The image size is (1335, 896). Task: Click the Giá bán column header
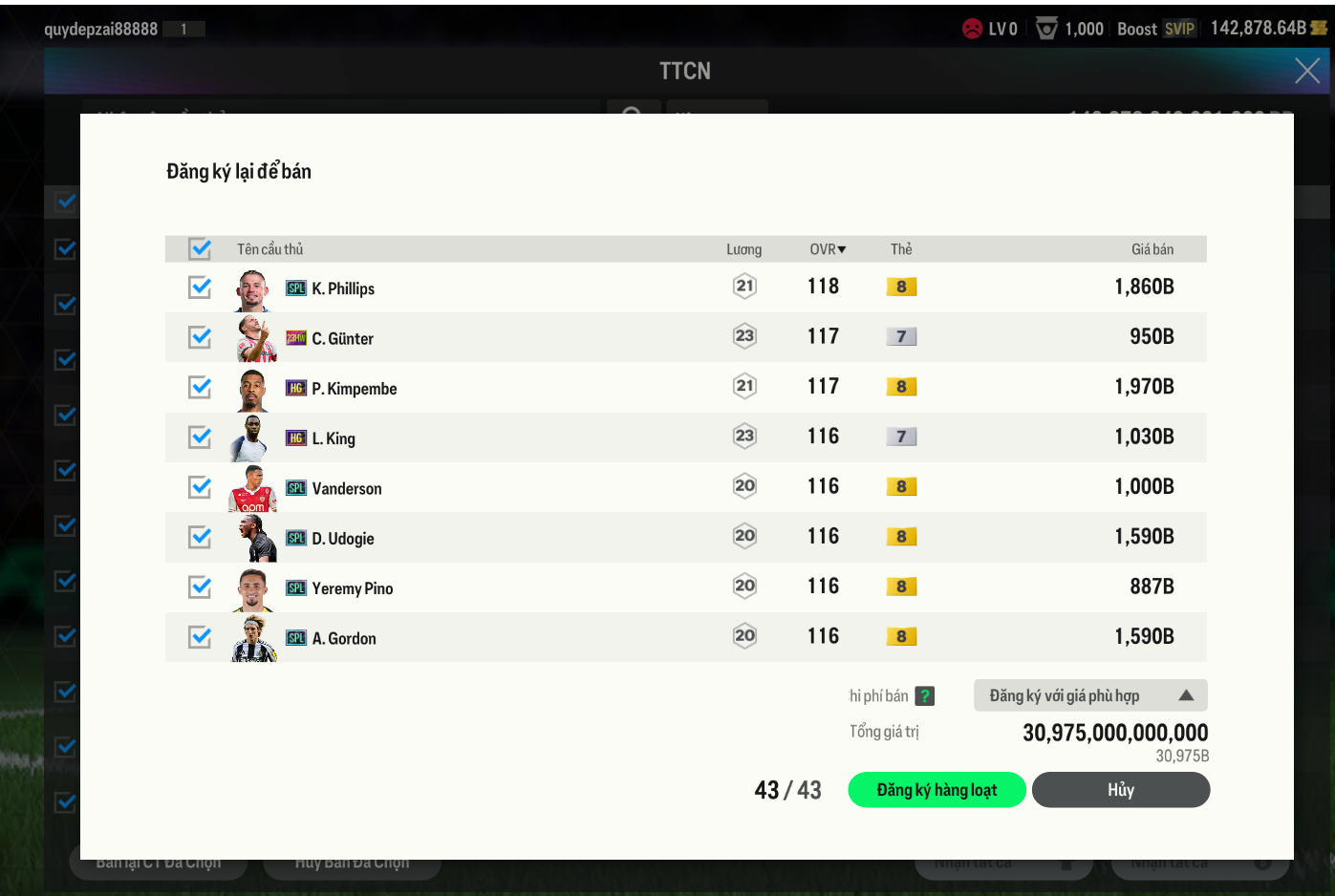click(1152, 249)
